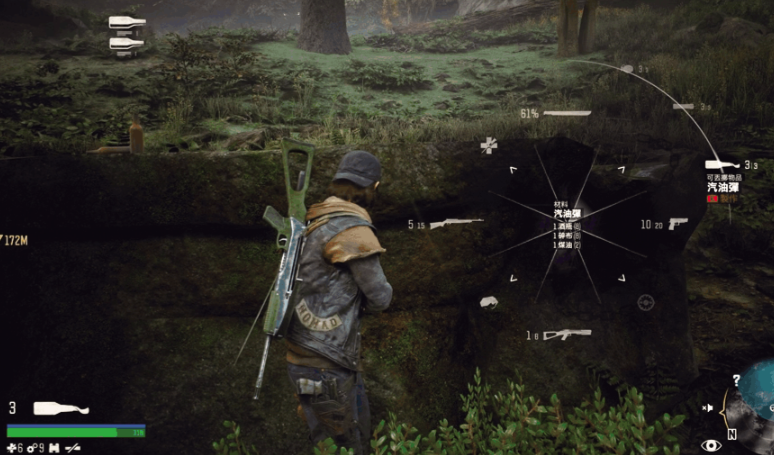Screen dimensions: 774x455
Task: Toggle the eye visibility indicator
Action: 711,445
